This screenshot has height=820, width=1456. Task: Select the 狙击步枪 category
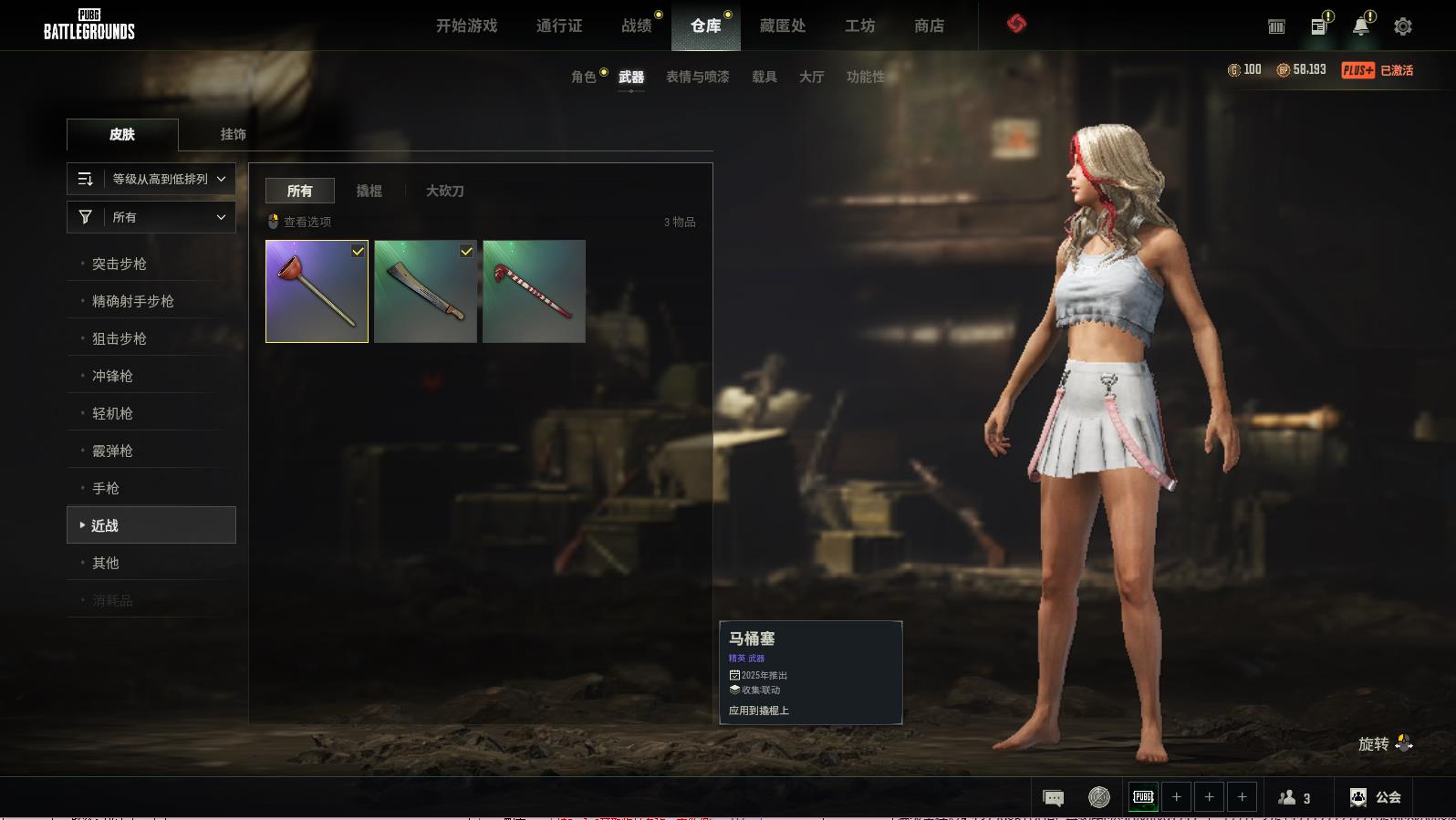(120, 338)
